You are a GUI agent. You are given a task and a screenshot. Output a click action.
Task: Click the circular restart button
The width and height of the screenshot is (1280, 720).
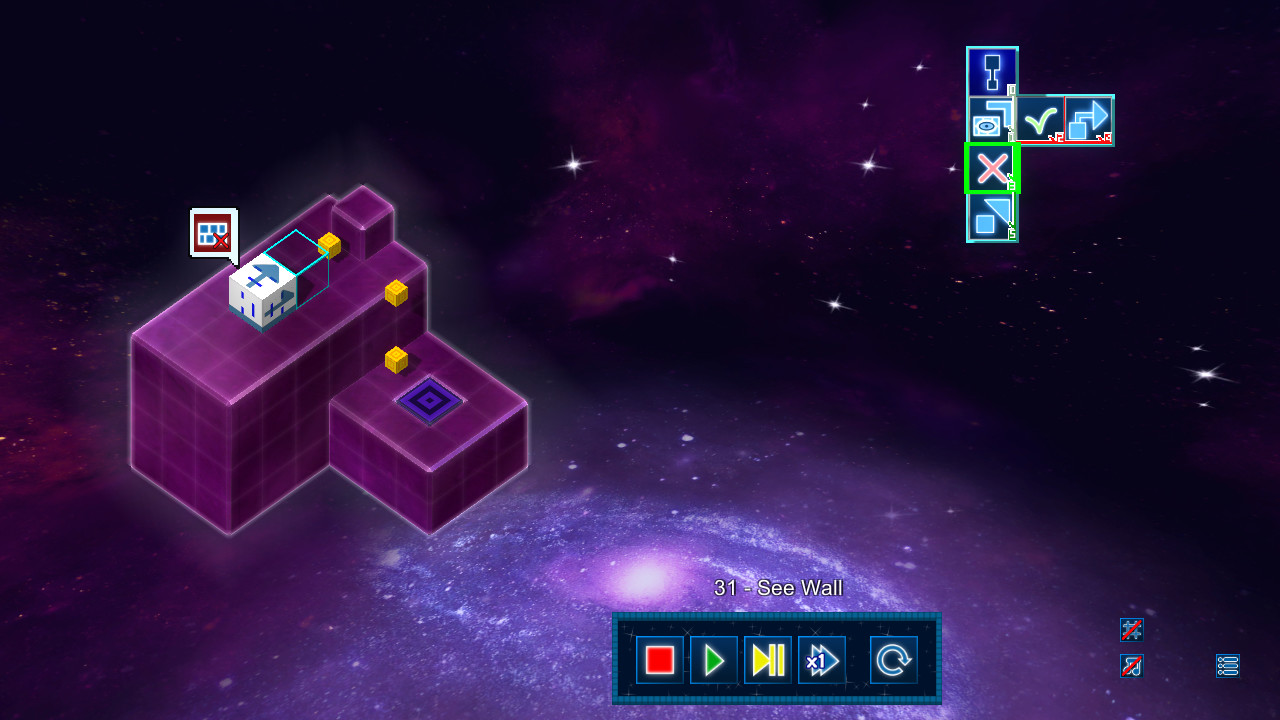click(x=894, y=660)
